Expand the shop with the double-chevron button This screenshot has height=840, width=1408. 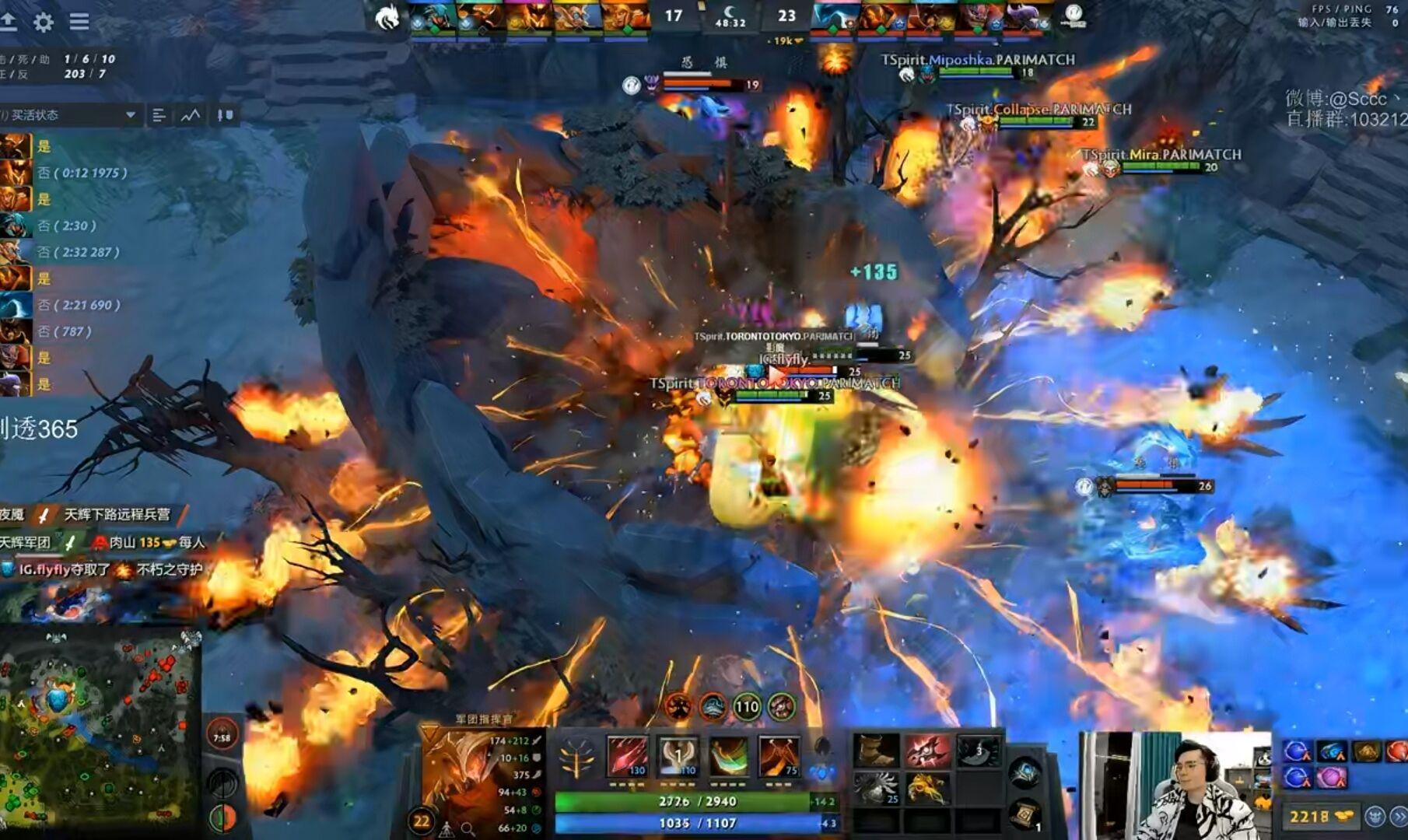click(1399, 816)
